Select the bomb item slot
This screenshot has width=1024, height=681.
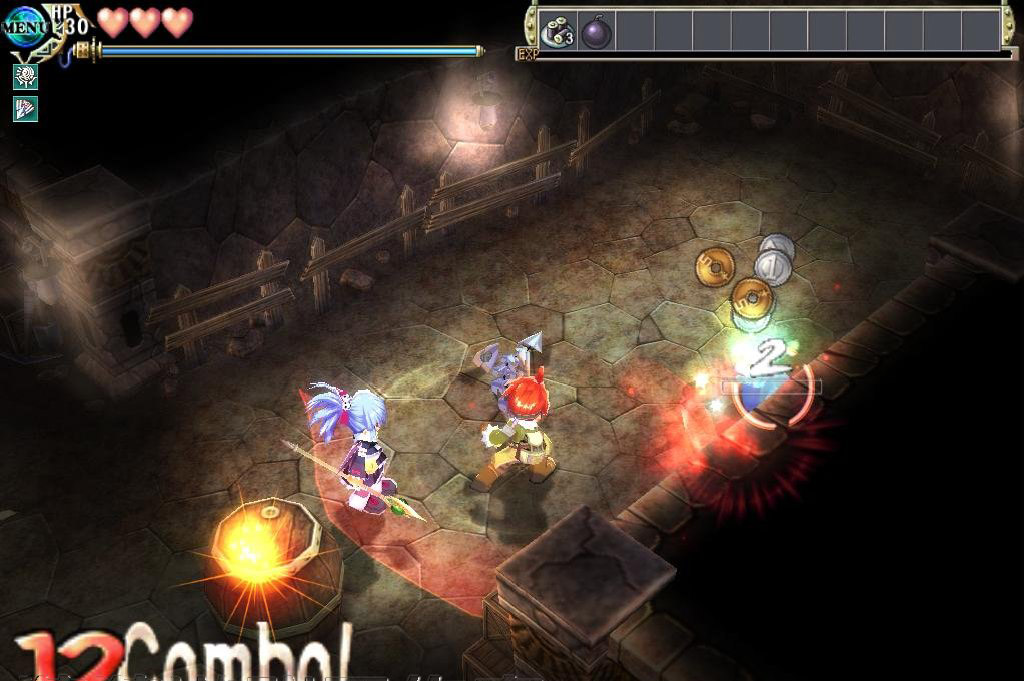tap(596, 30)
